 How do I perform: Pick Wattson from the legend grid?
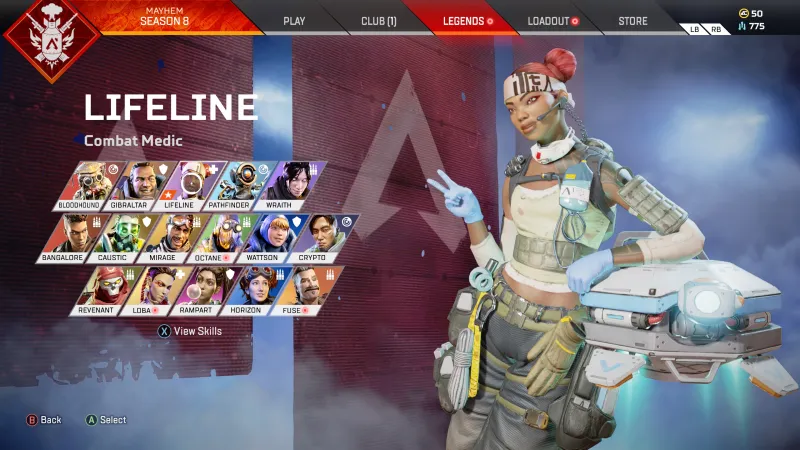(265, 236)
